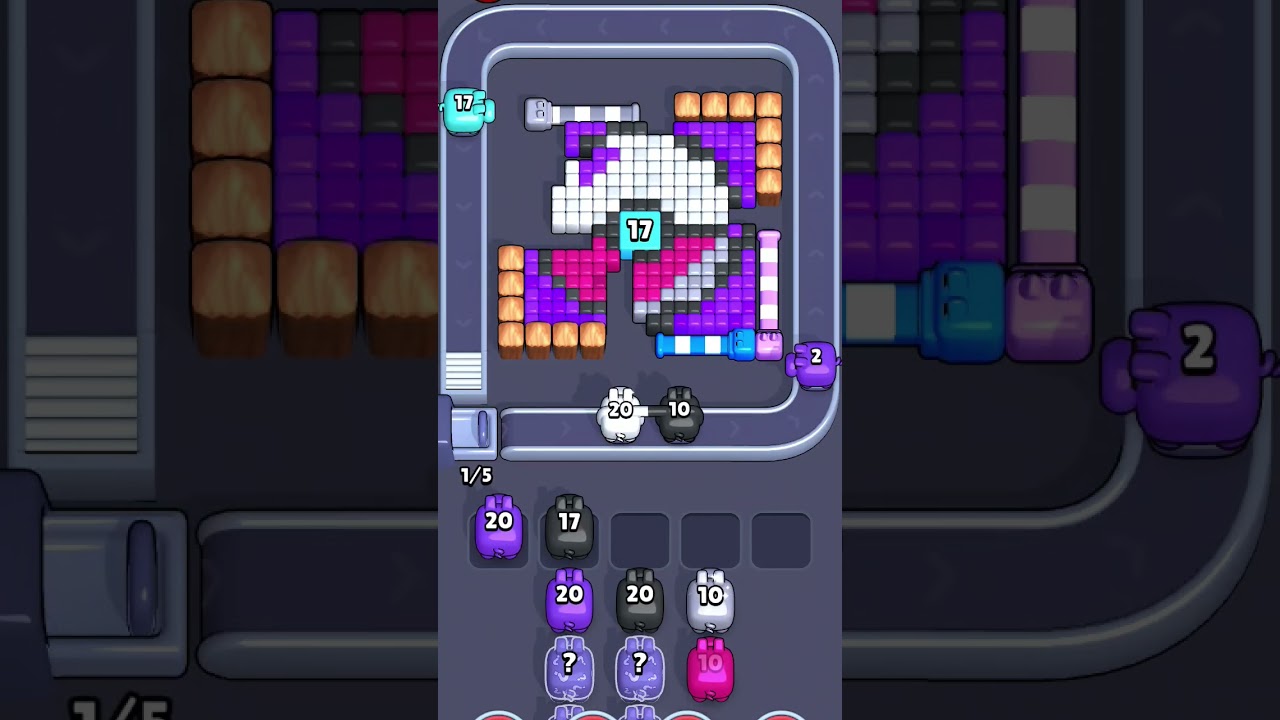Tap the blue character with striped nozzle on the board

pos(742,344)
